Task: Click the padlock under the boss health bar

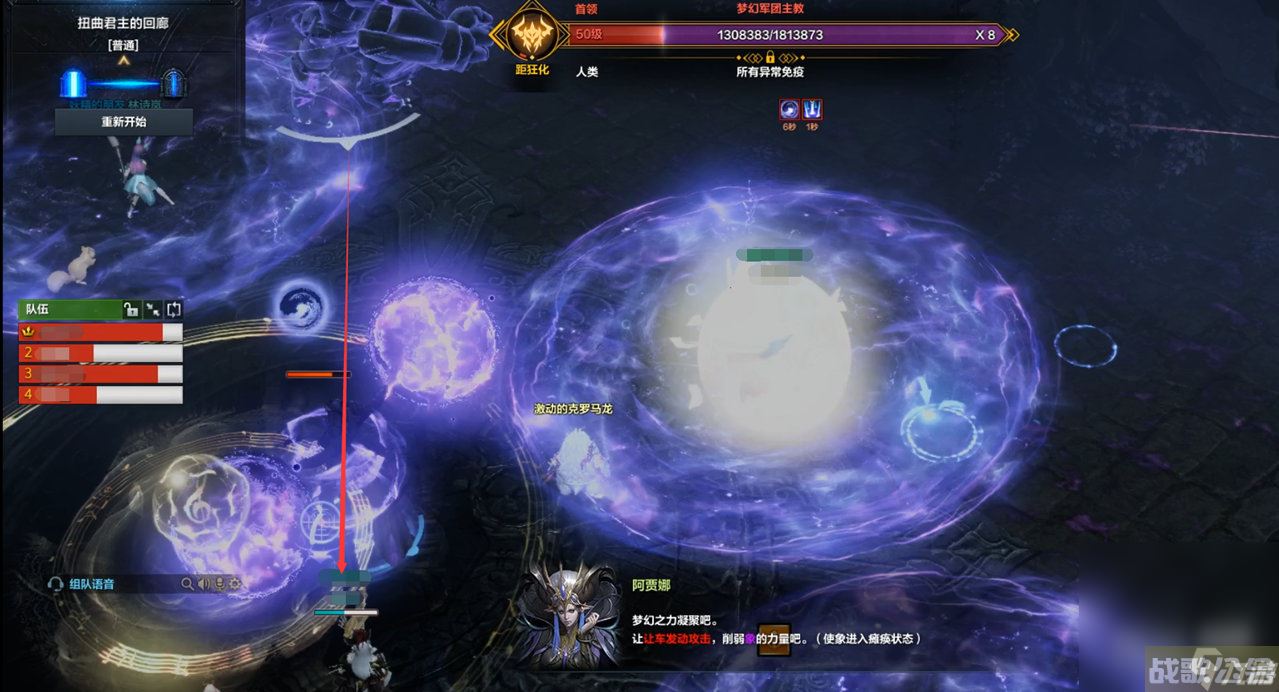Action: 770,57
